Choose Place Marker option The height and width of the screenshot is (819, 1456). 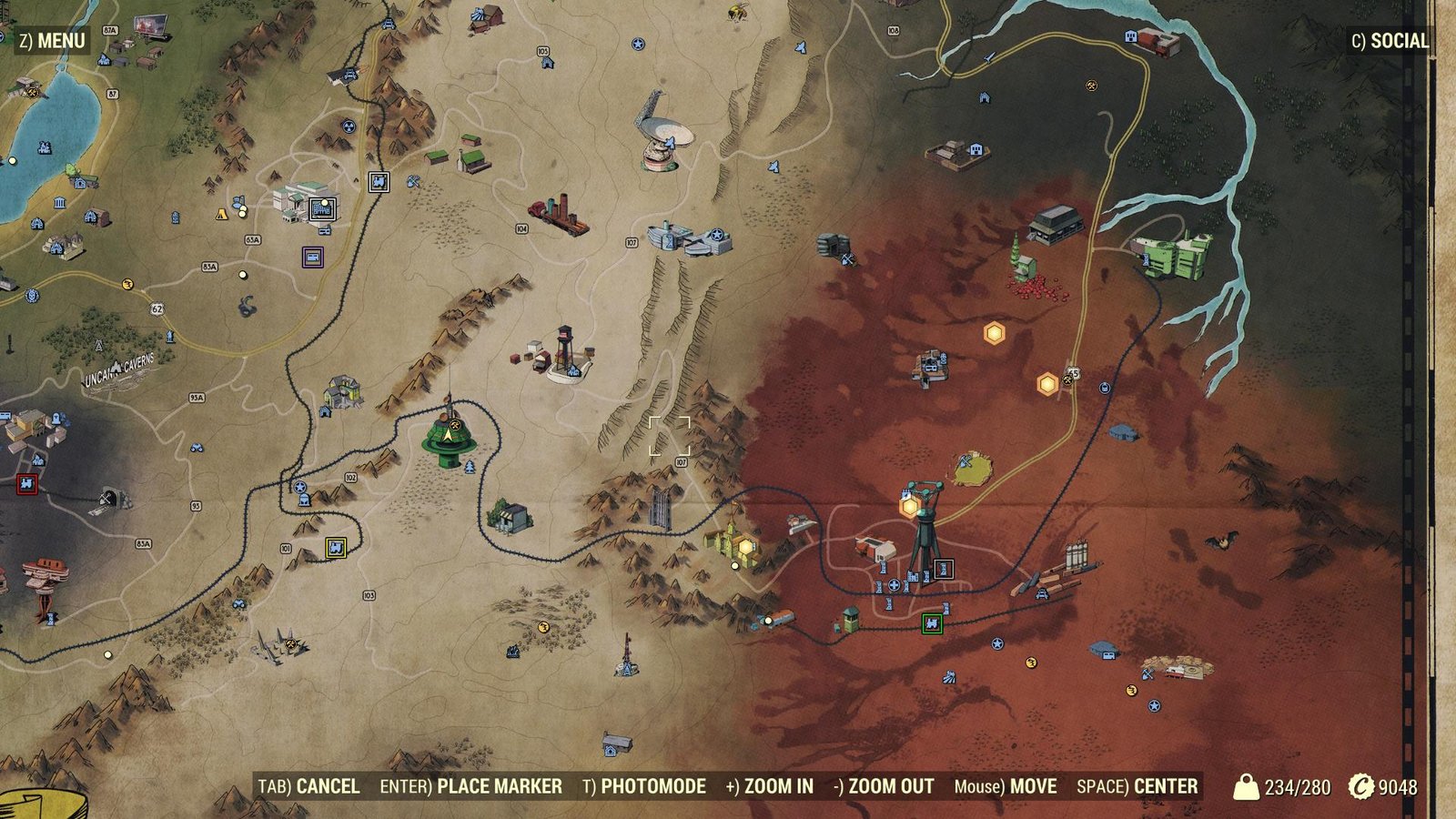point(470,786)
